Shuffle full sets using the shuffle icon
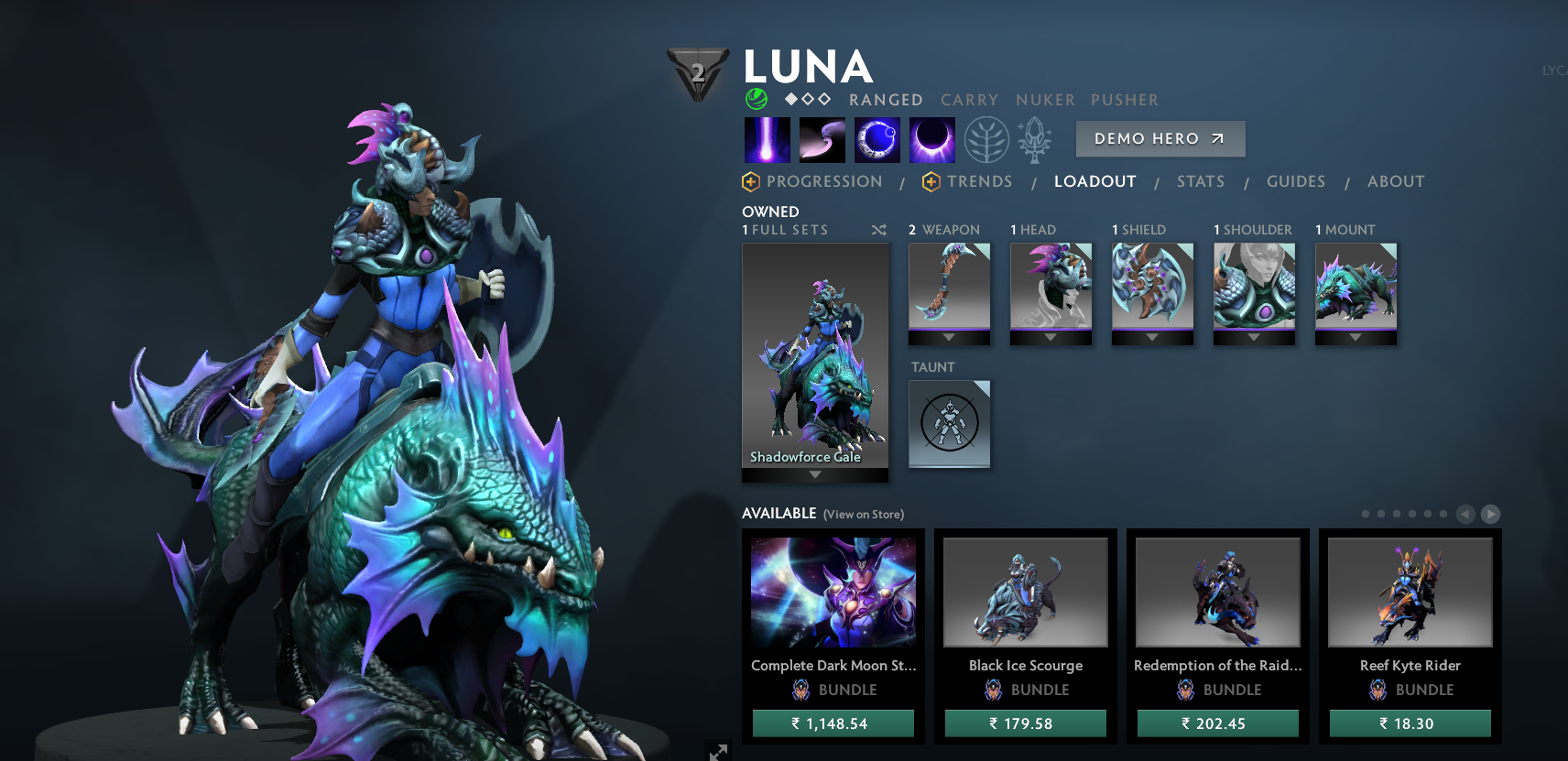 878,231
